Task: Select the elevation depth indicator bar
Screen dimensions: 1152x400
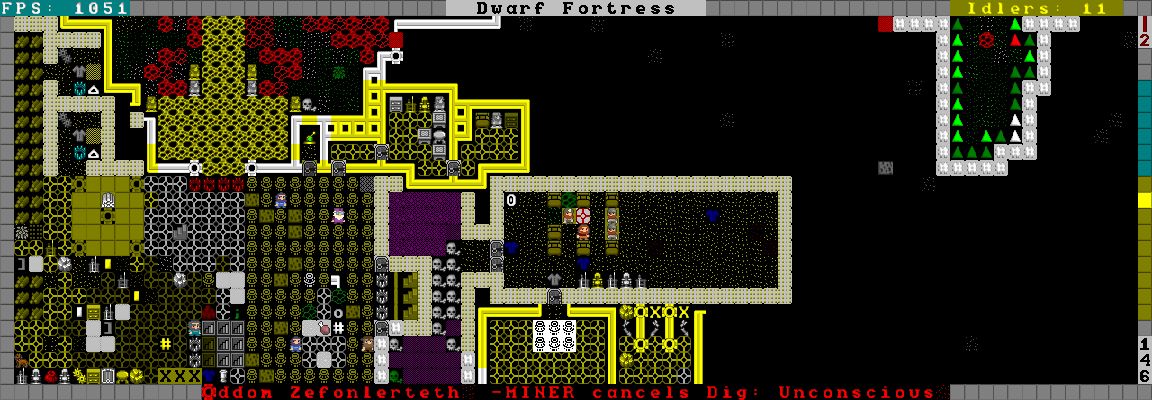Action: pos(1144,200)
